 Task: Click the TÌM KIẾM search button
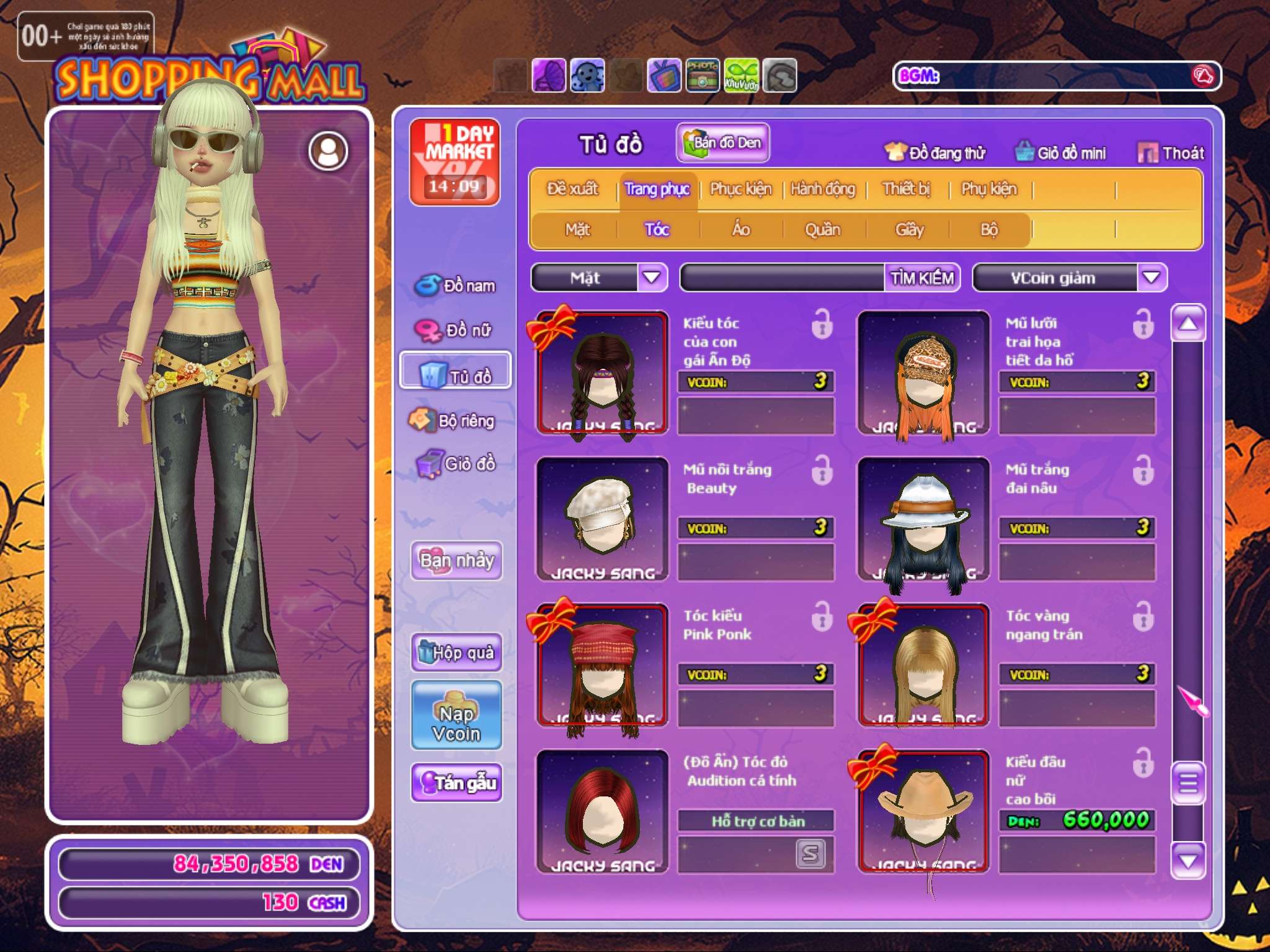[x=921, y=278]
